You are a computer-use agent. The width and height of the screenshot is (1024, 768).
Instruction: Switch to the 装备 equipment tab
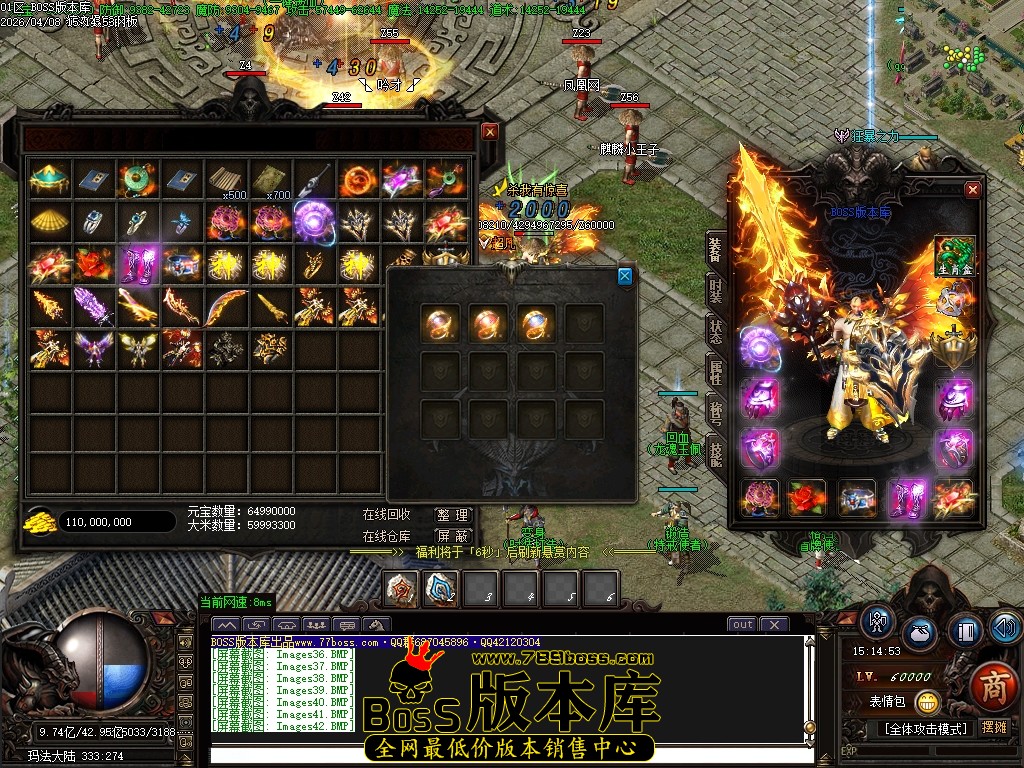pos(715,250)
